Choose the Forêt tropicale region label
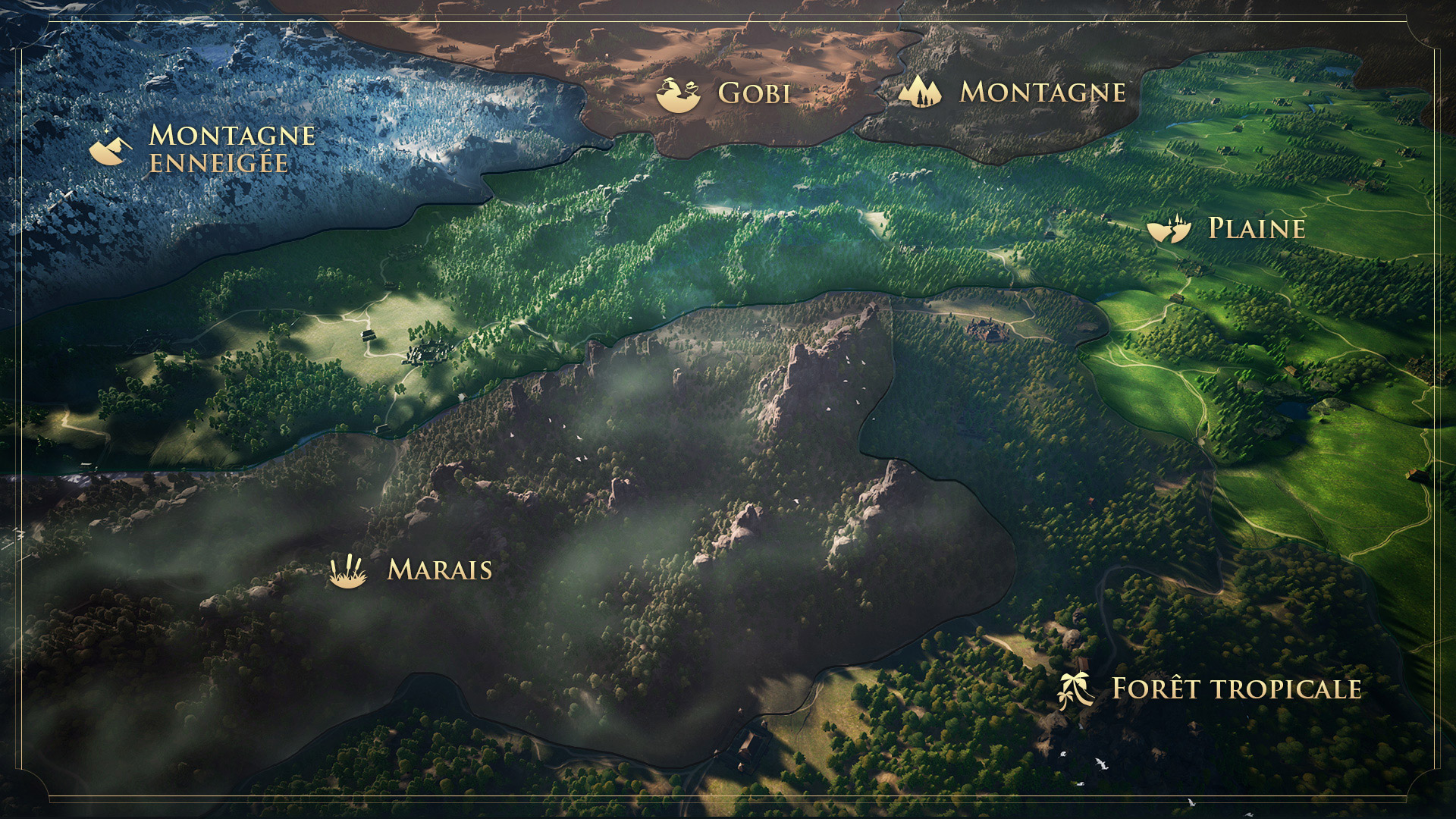This screenshot has width=1456, height=819. click(x=1235, y=689)
